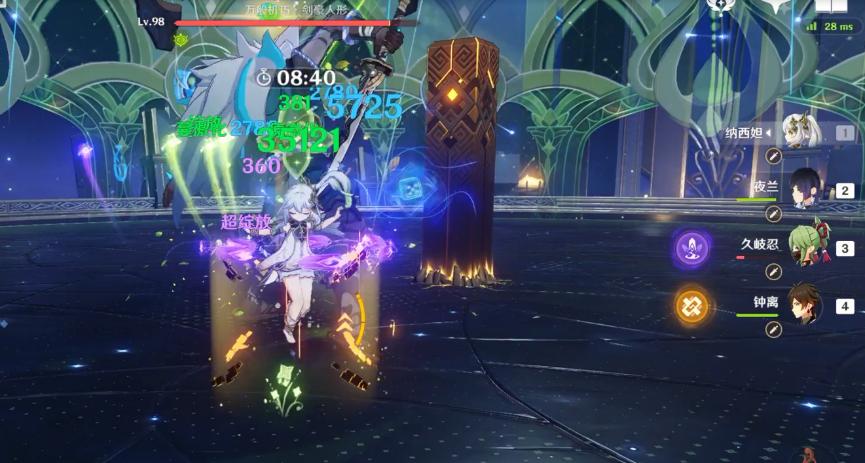Trigger Zhongli's orange Geo burst icon
Viewport: 865px width, 463px height.
click(692, 303)
